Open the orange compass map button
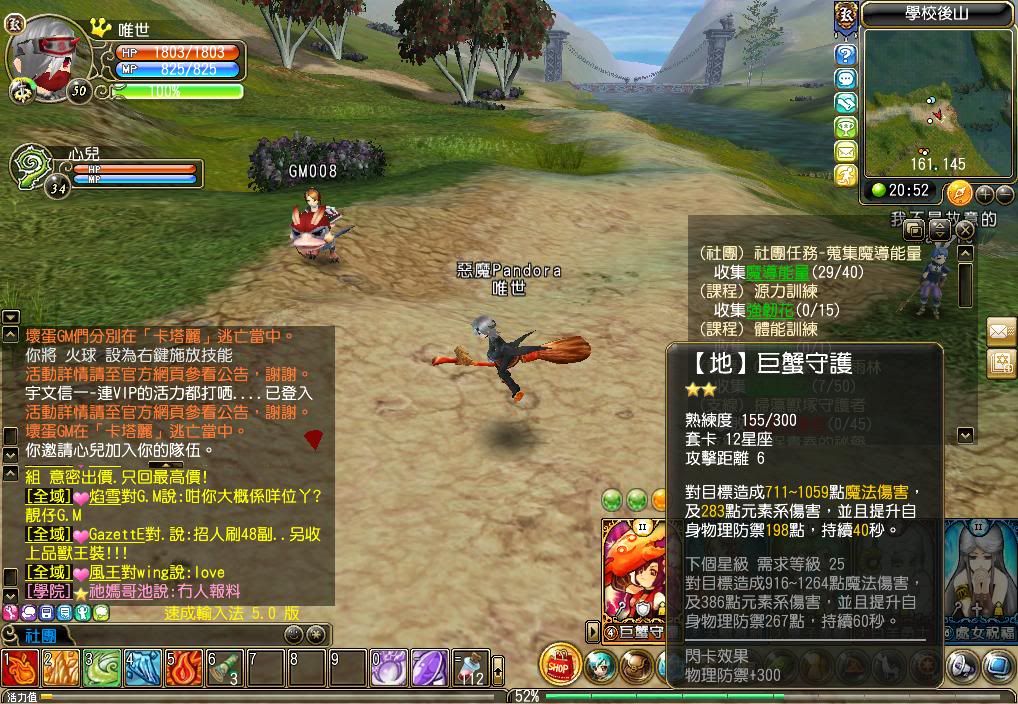1018x704 pixels. (x=958, y=192)
